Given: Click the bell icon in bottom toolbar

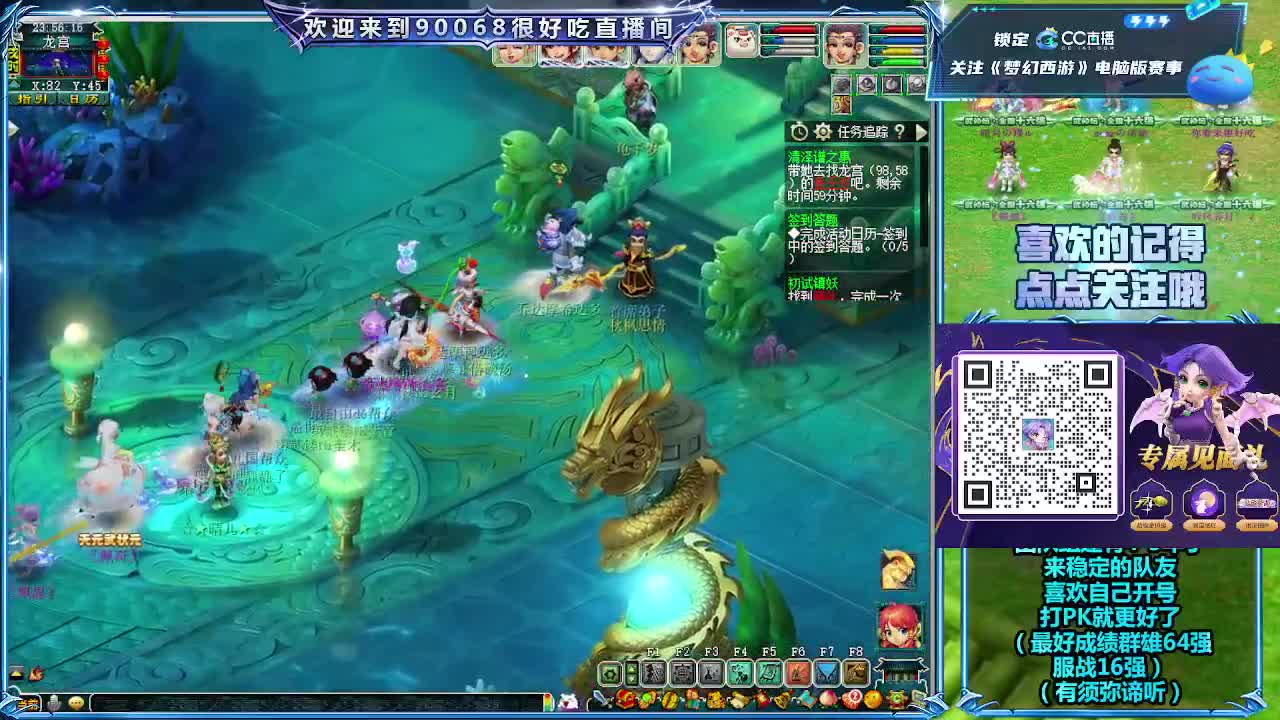Looking at the screenshot, I should click(781, 699).
